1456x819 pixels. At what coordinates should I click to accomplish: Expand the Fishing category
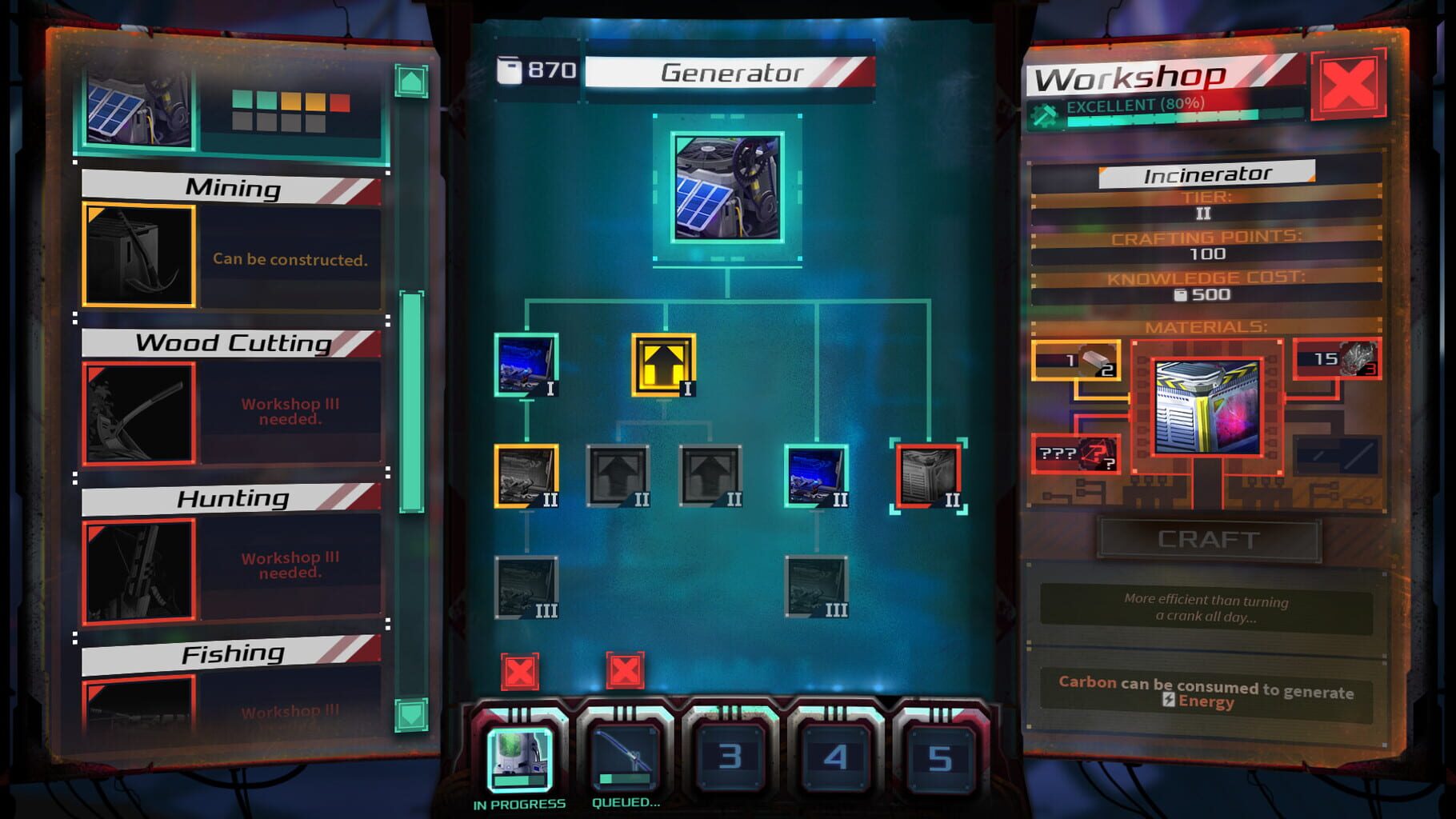230,652
